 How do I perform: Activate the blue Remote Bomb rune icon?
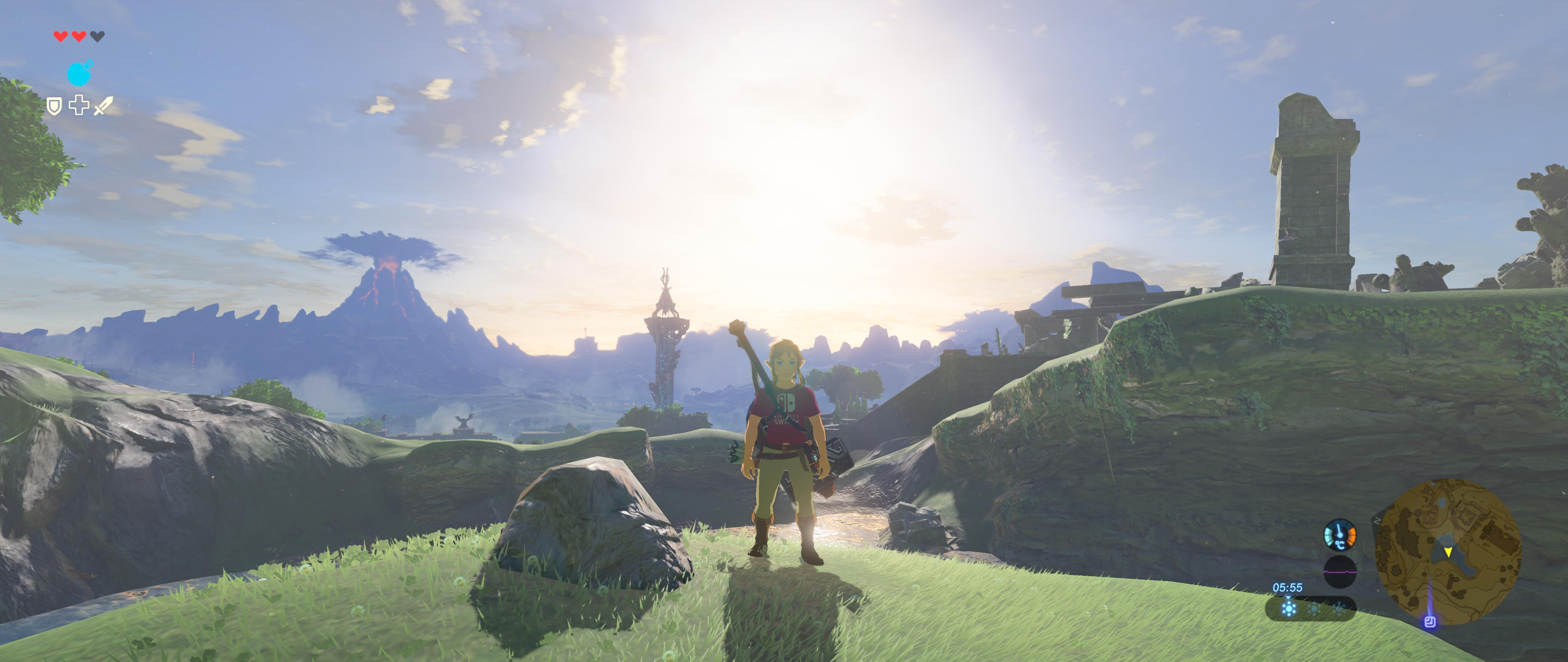coord(78,74)
